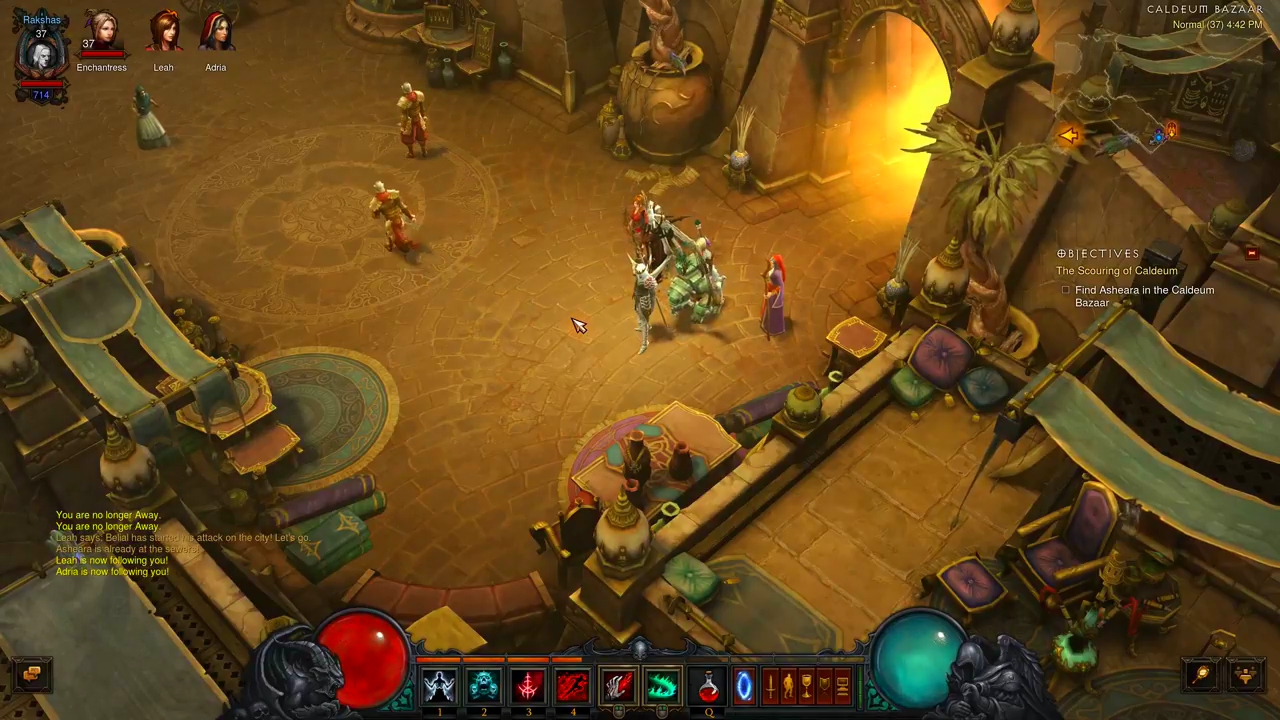Select the skeletal hand primary attack skill
The image size is (1280, 720).
click(x=618, y=686)
